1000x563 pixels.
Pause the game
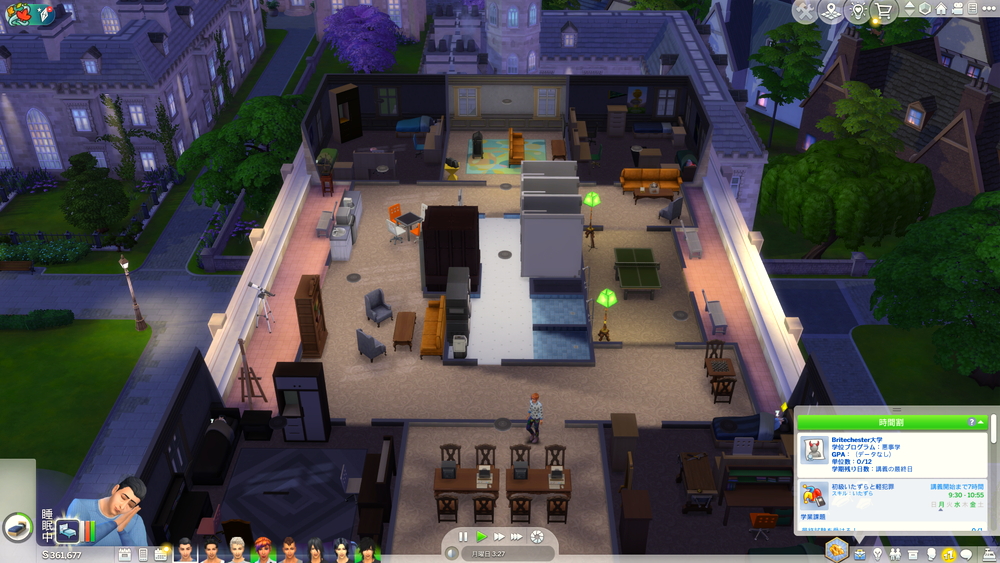(x=463, y=537)
